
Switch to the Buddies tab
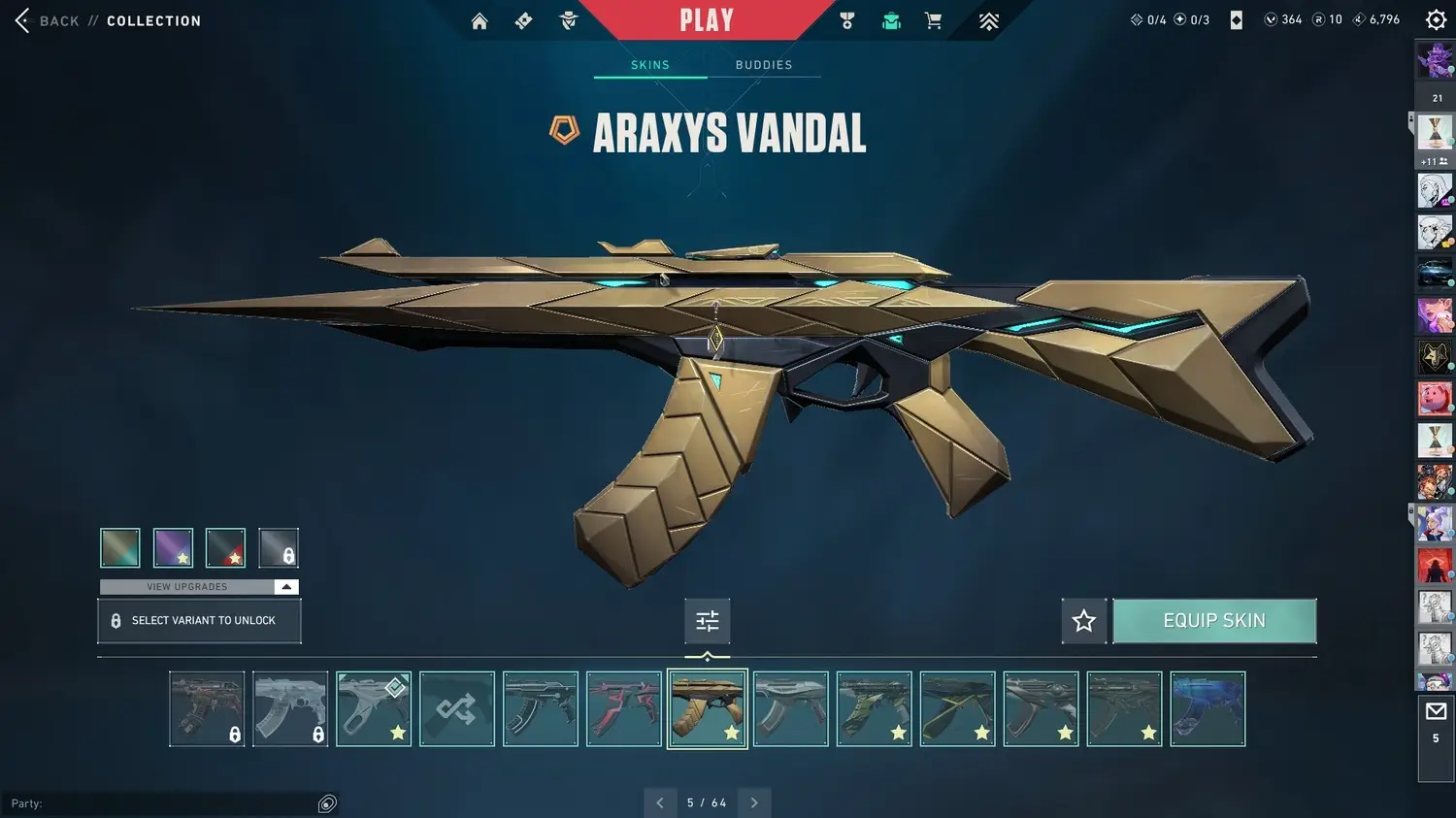764,65
